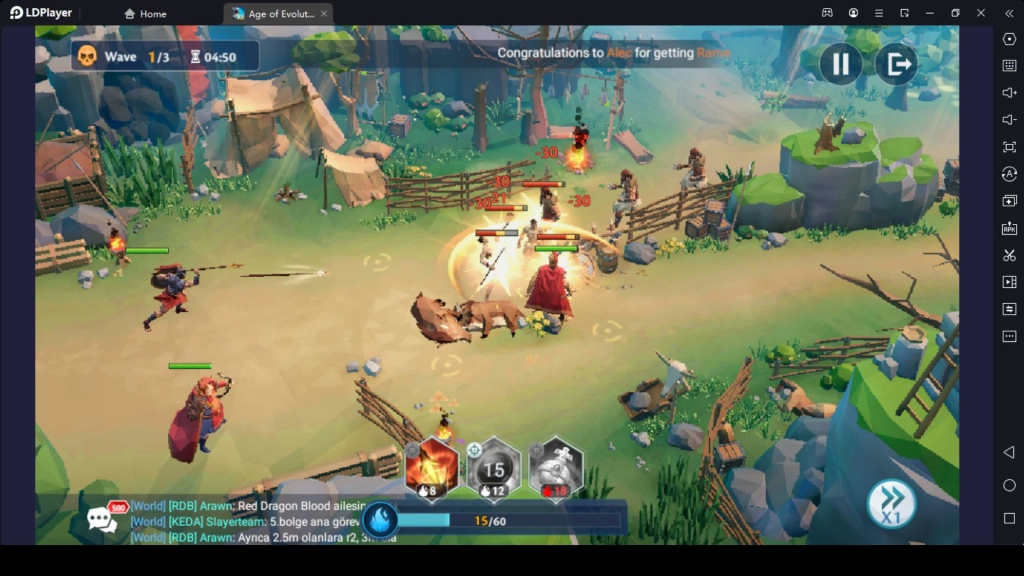This screenshot has width=1024, height=576.
Task: Activate the fiery red skill costing 8
Action: coord(432,468)
